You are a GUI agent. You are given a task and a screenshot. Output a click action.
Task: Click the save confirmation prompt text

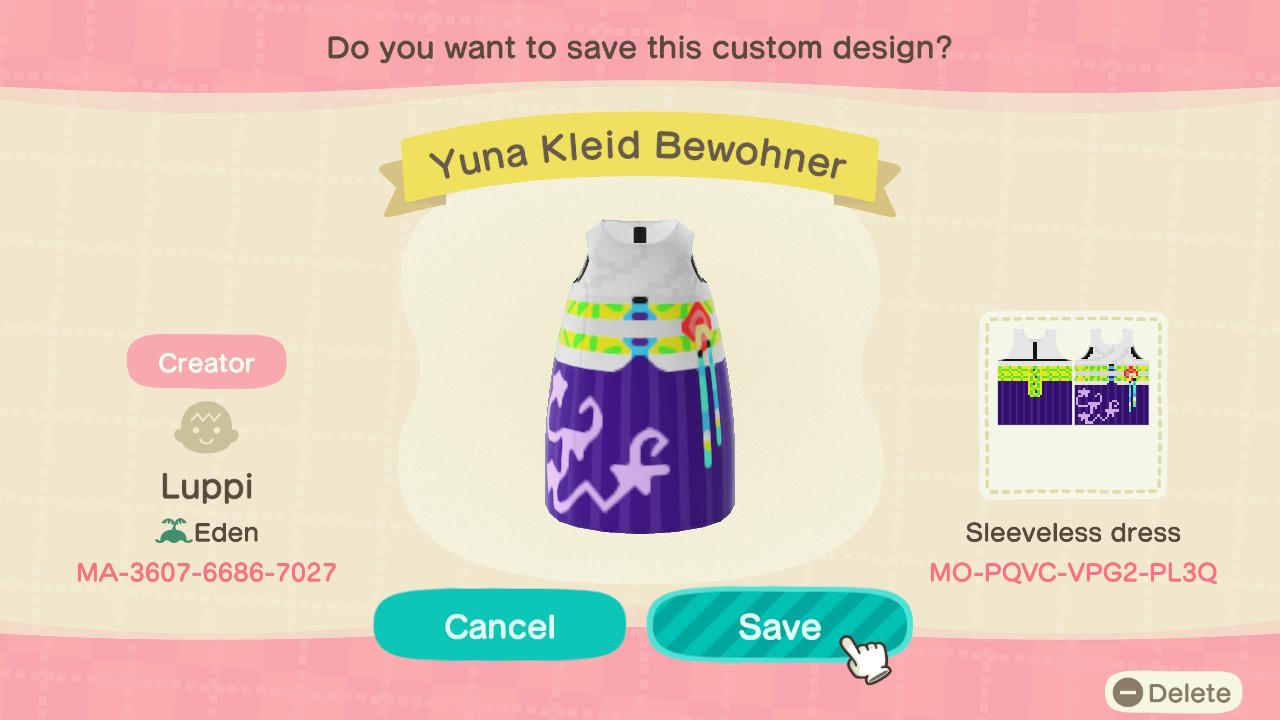point(640,47)
